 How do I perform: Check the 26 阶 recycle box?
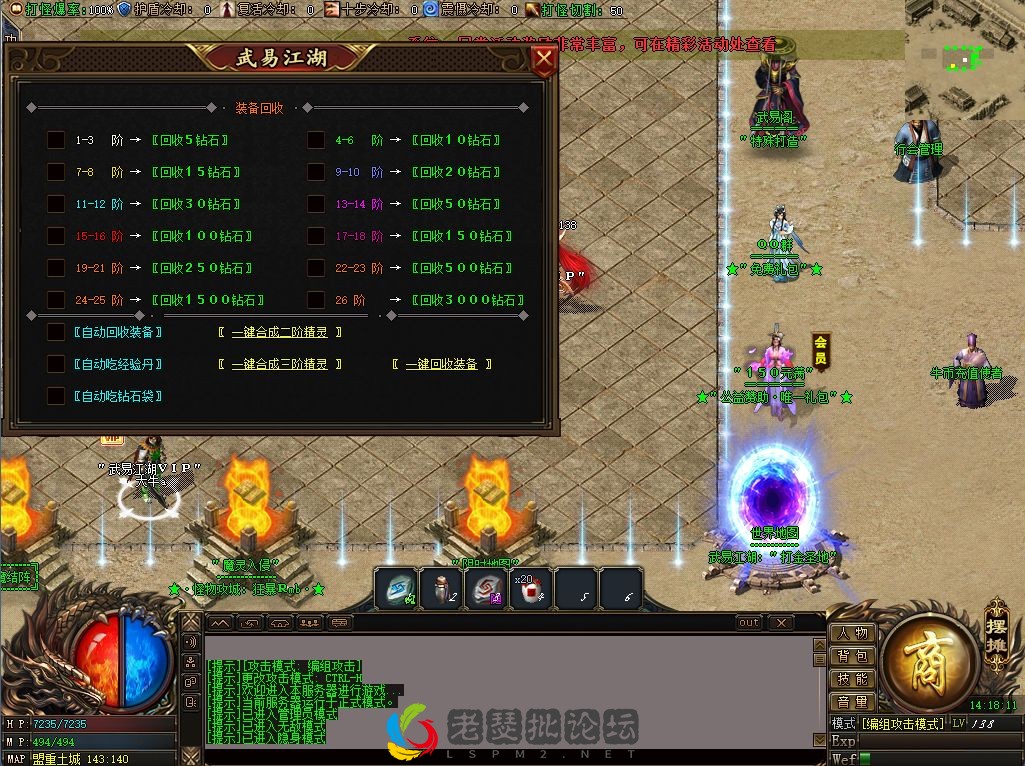[x=316, y=299]
